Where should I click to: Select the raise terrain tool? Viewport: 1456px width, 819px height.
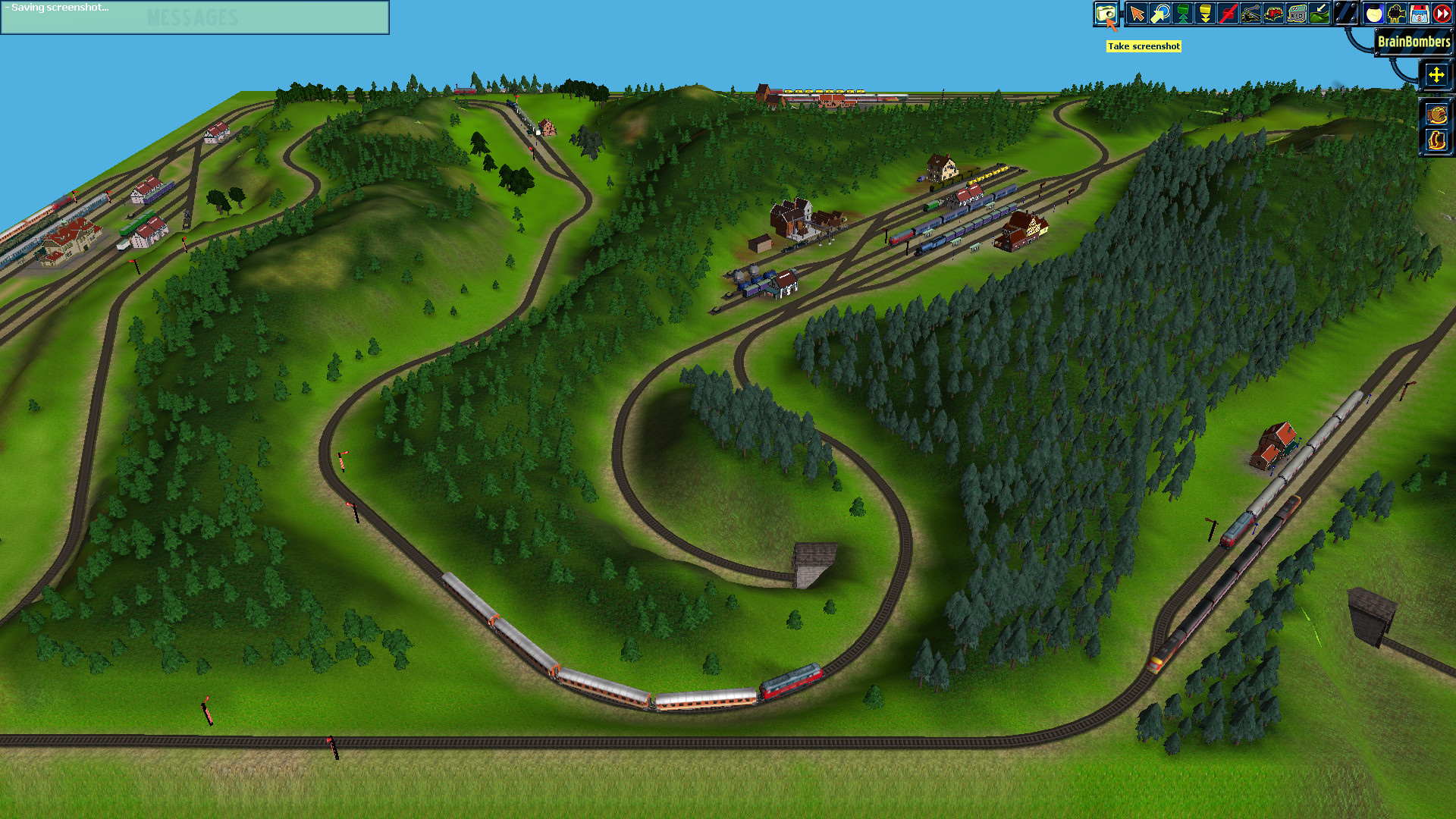(x=1181, y=13)
